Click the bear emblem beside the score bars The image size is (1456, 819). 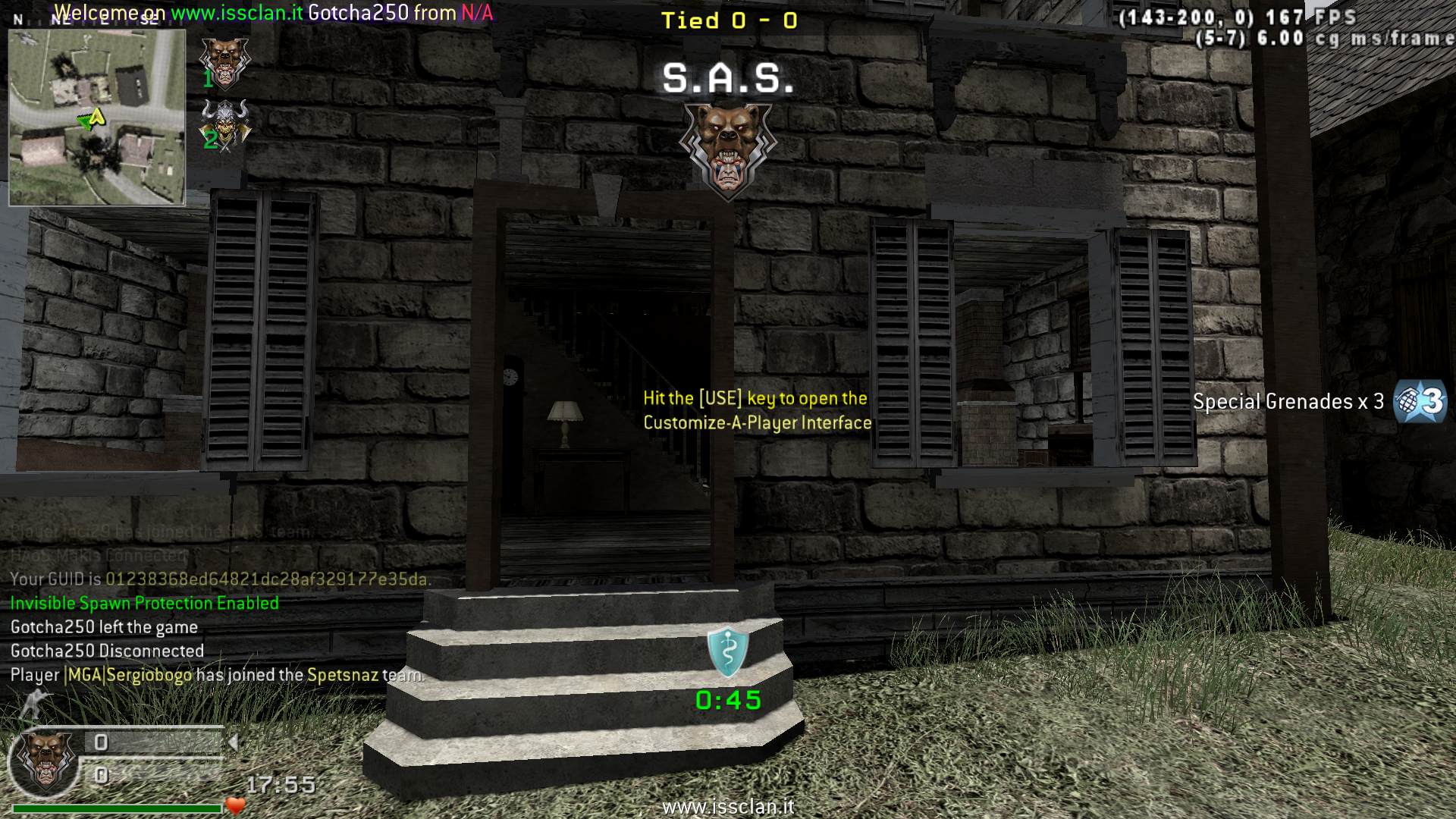tap(46, 759)
